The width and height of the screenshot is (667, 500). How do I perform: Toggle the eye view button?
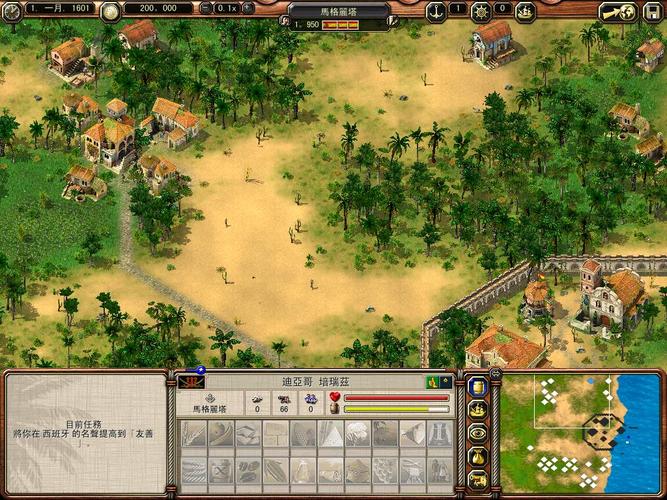(478, 432)
